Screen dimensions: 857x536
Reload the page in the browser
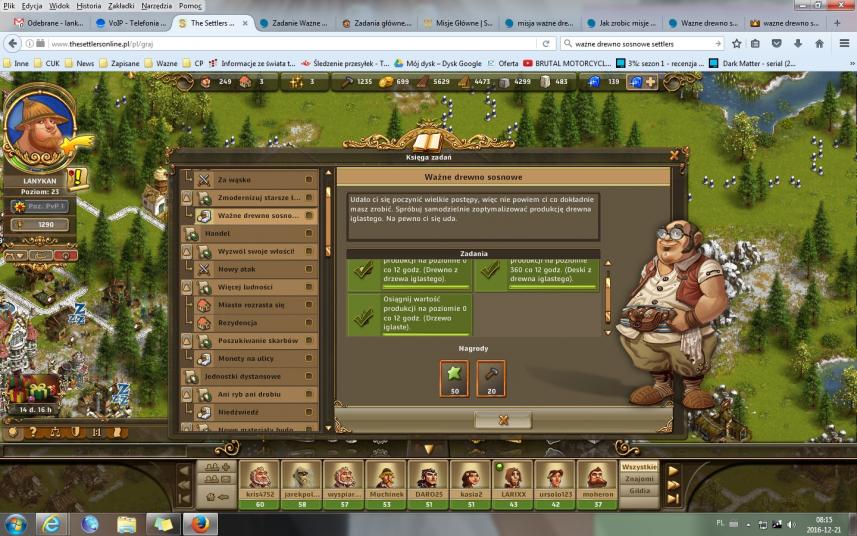coord(547,44)
